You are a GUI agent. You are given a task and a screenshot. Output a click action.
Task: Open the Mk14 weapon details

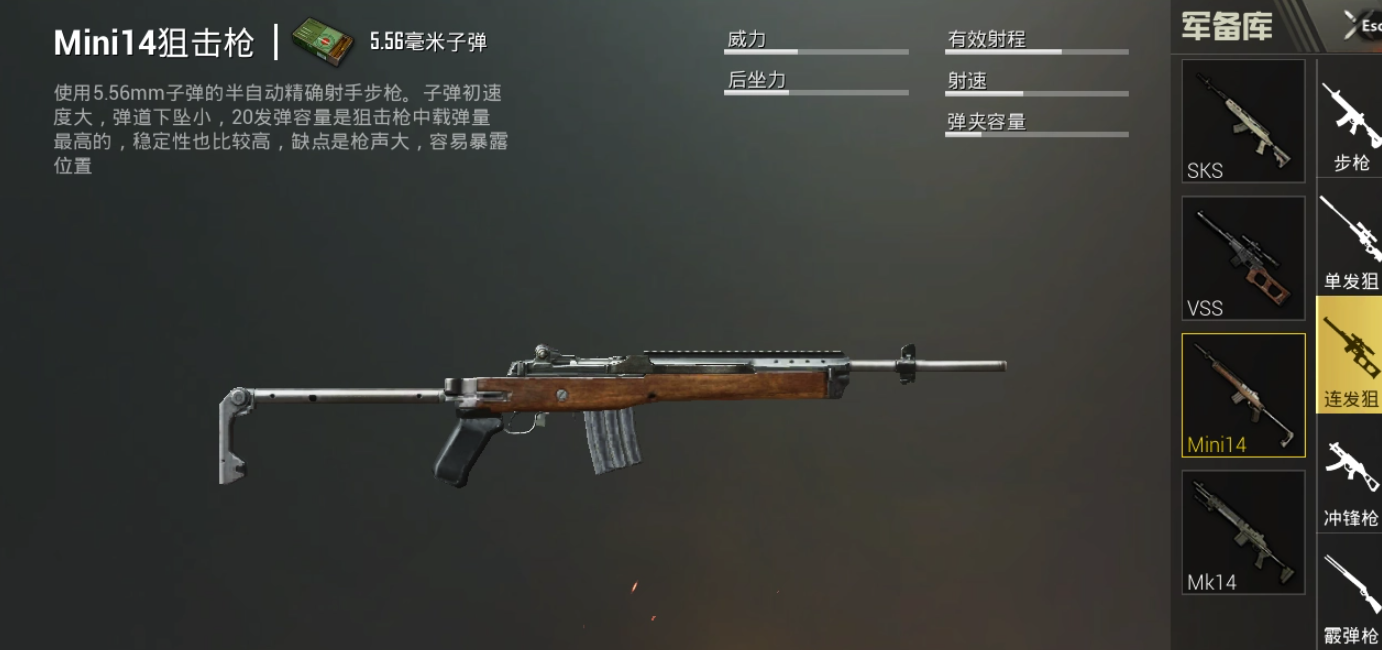pyautogui.click(x=1243, y=532)
